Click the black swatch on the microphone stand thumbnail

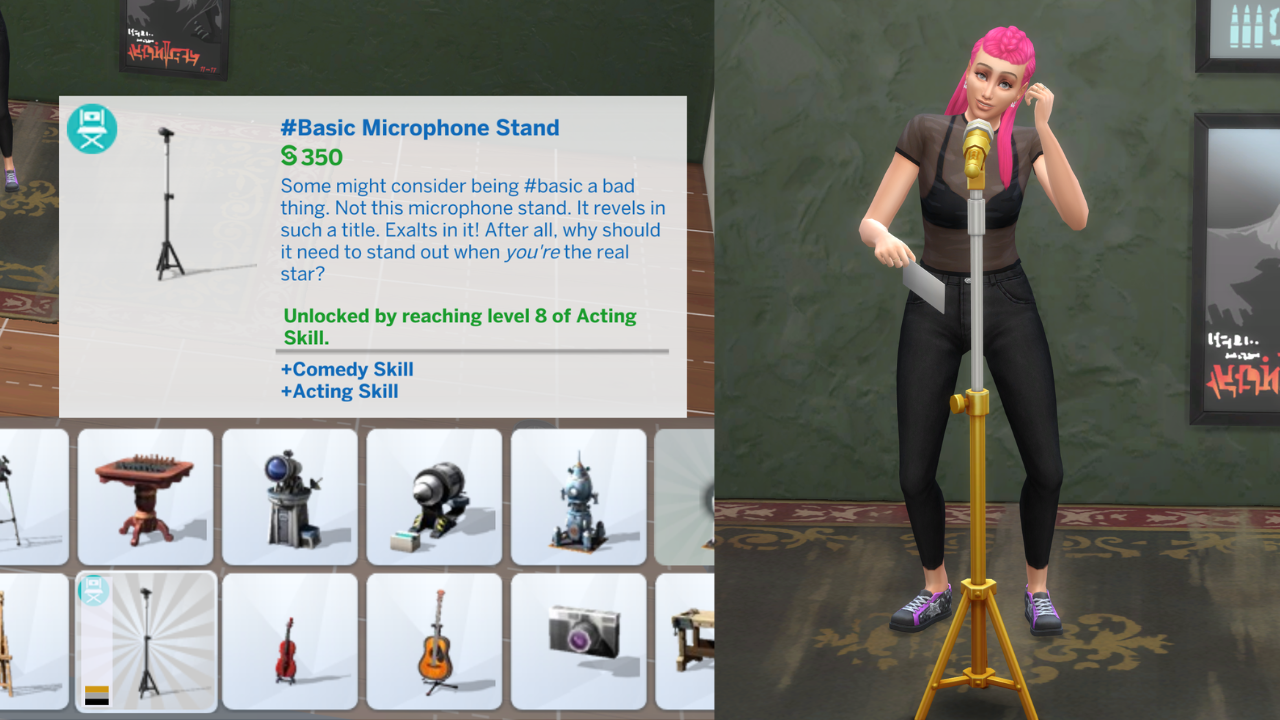pyautogui.click(x=96, y=701)
